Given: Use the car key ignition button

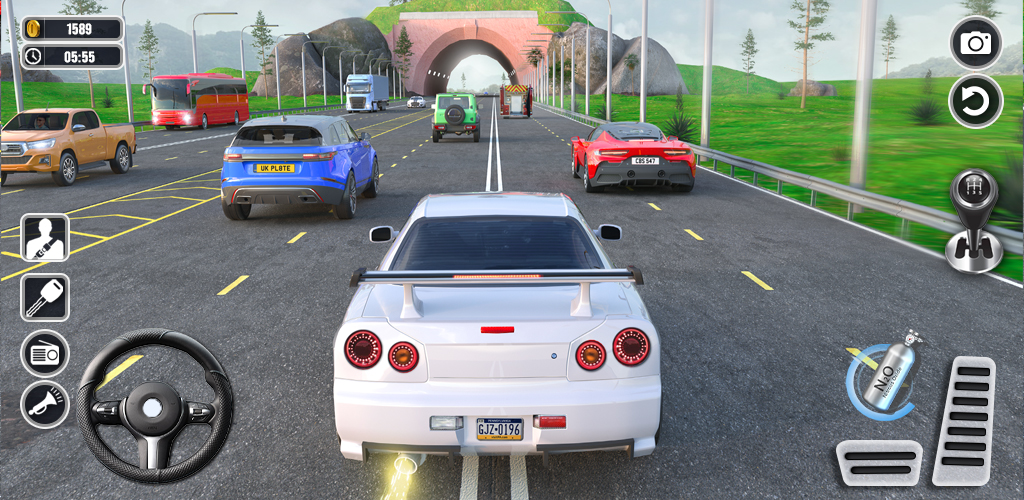Looking at the screenshot, I should [x=45, y=298].
